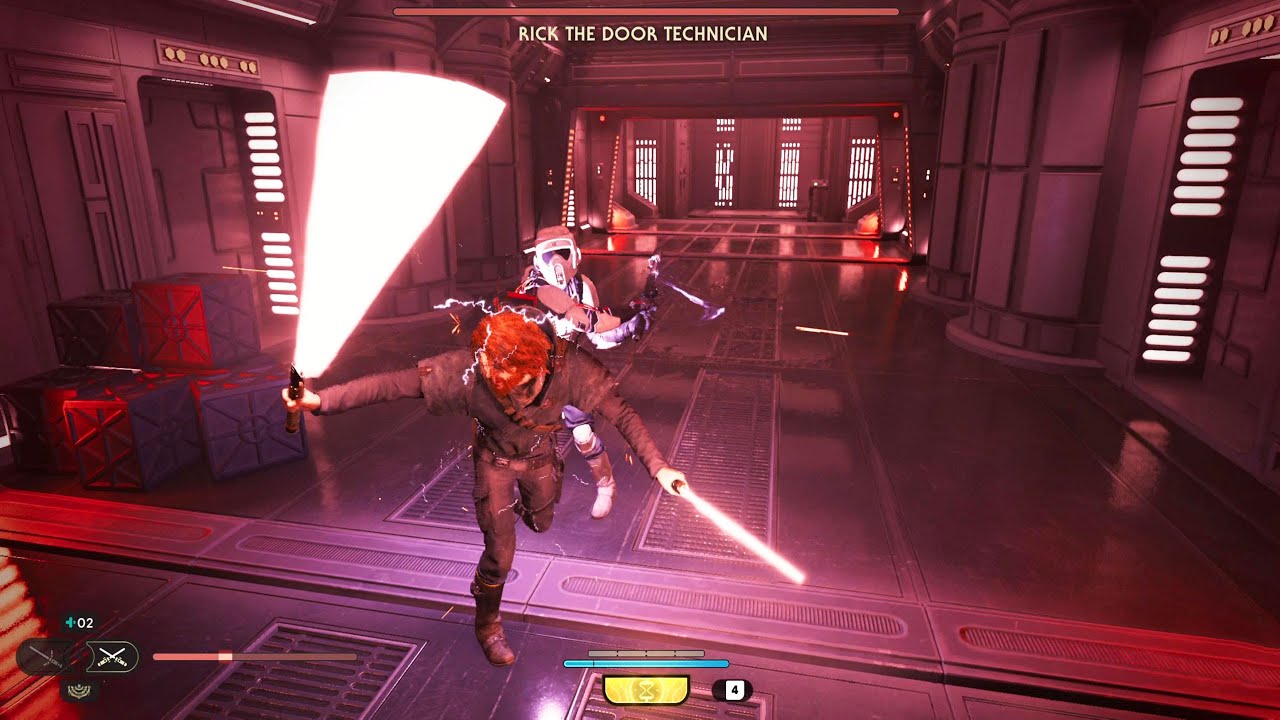Image resolution: width=1280 pixels, height=720 pixels.
Task: Switch to the dimmed lightsaber stance icon
Action: coord(45,657)
